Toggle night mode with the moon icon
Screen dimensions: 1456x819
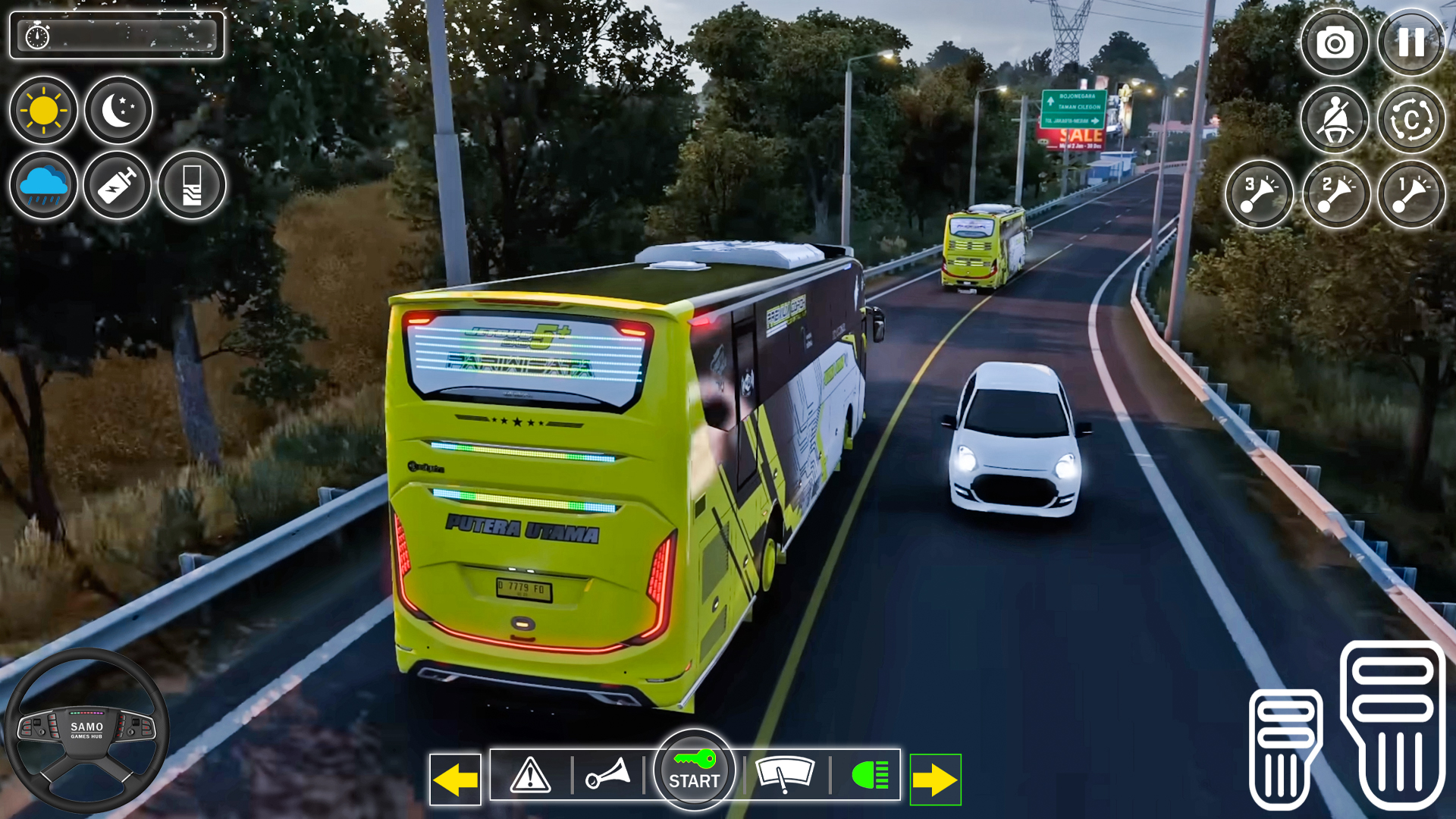118,111
